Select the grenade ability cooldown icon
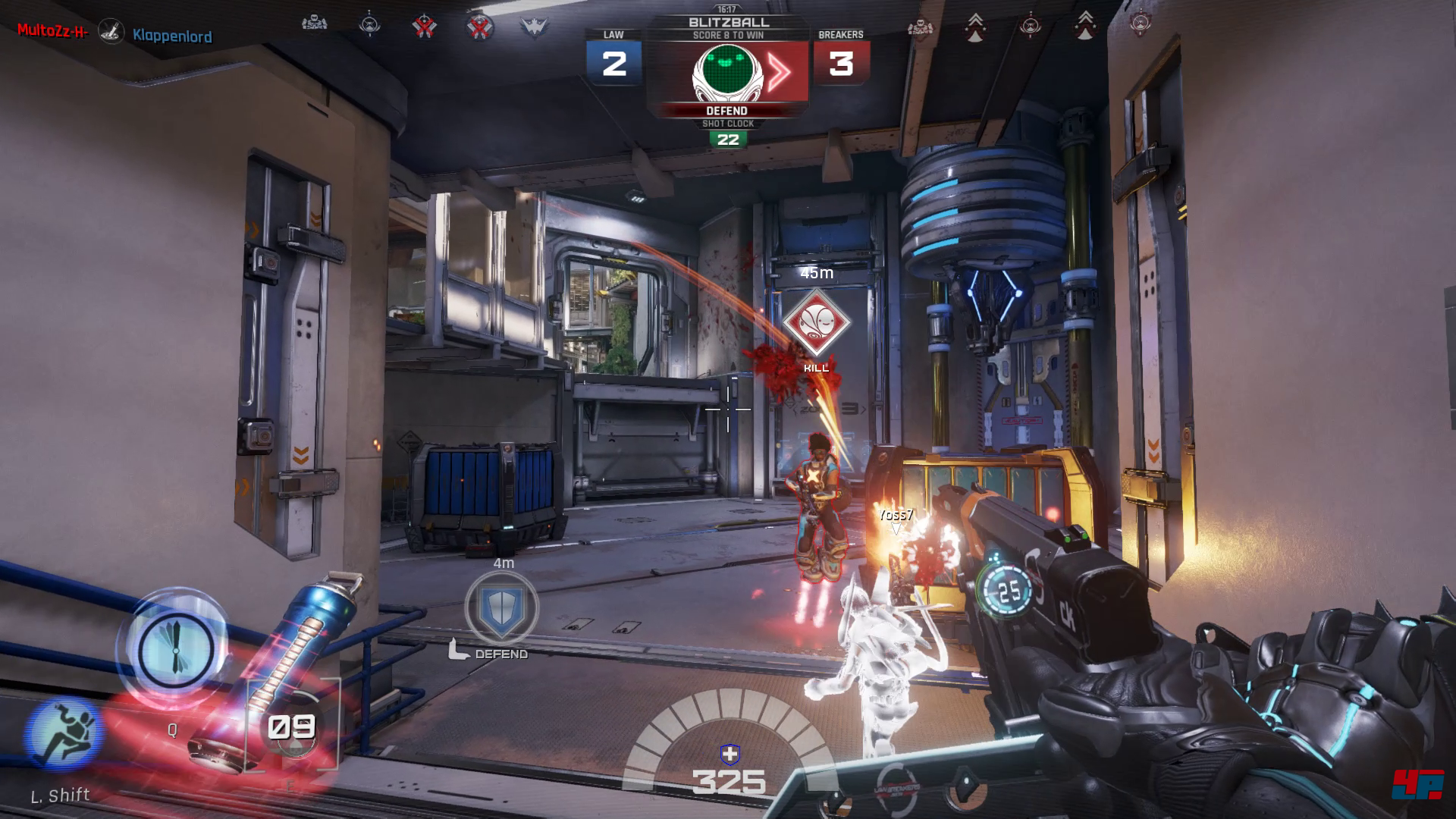 click(x=292, y=728)
